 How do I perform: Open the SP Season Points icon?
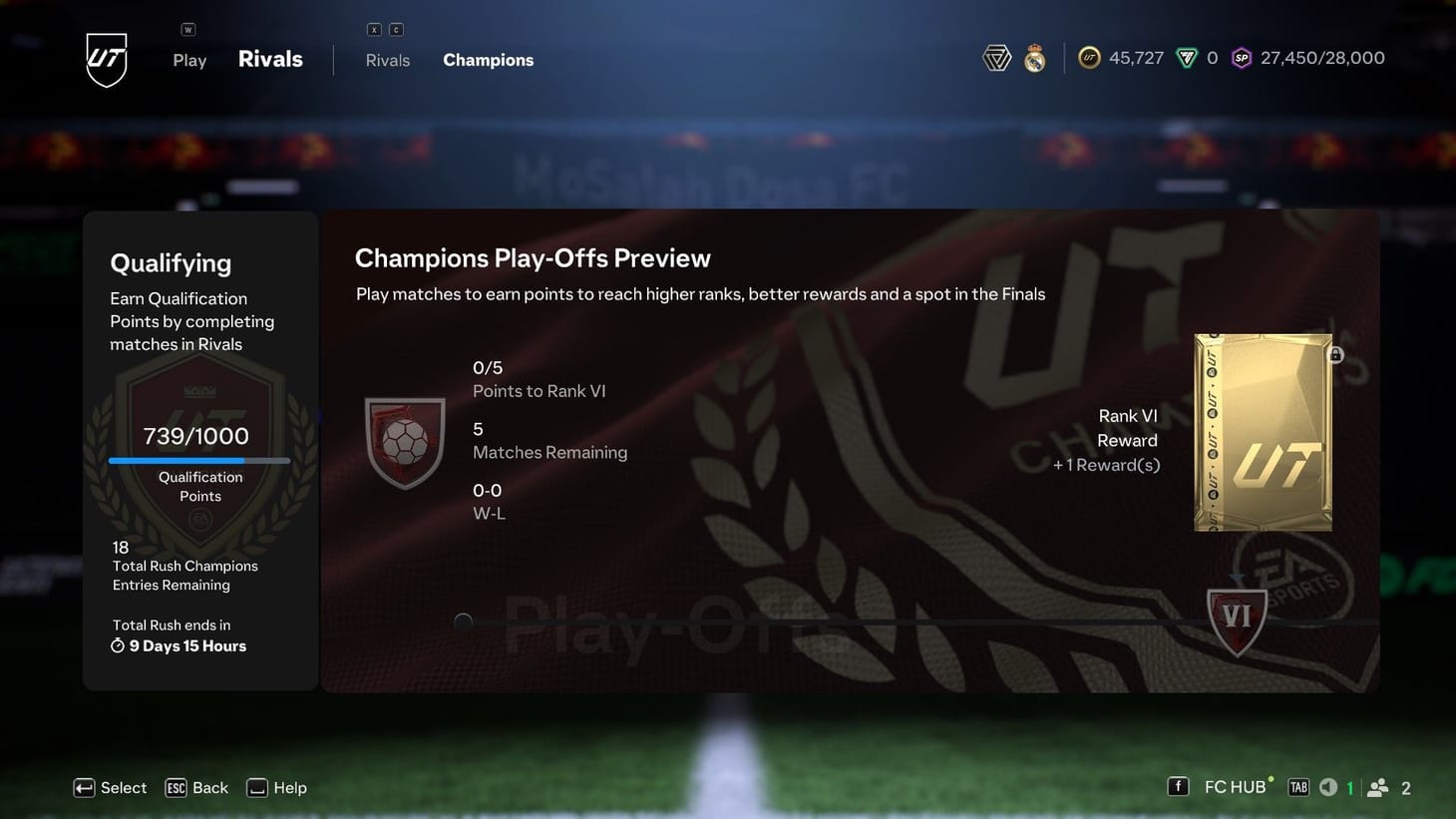1241,57
